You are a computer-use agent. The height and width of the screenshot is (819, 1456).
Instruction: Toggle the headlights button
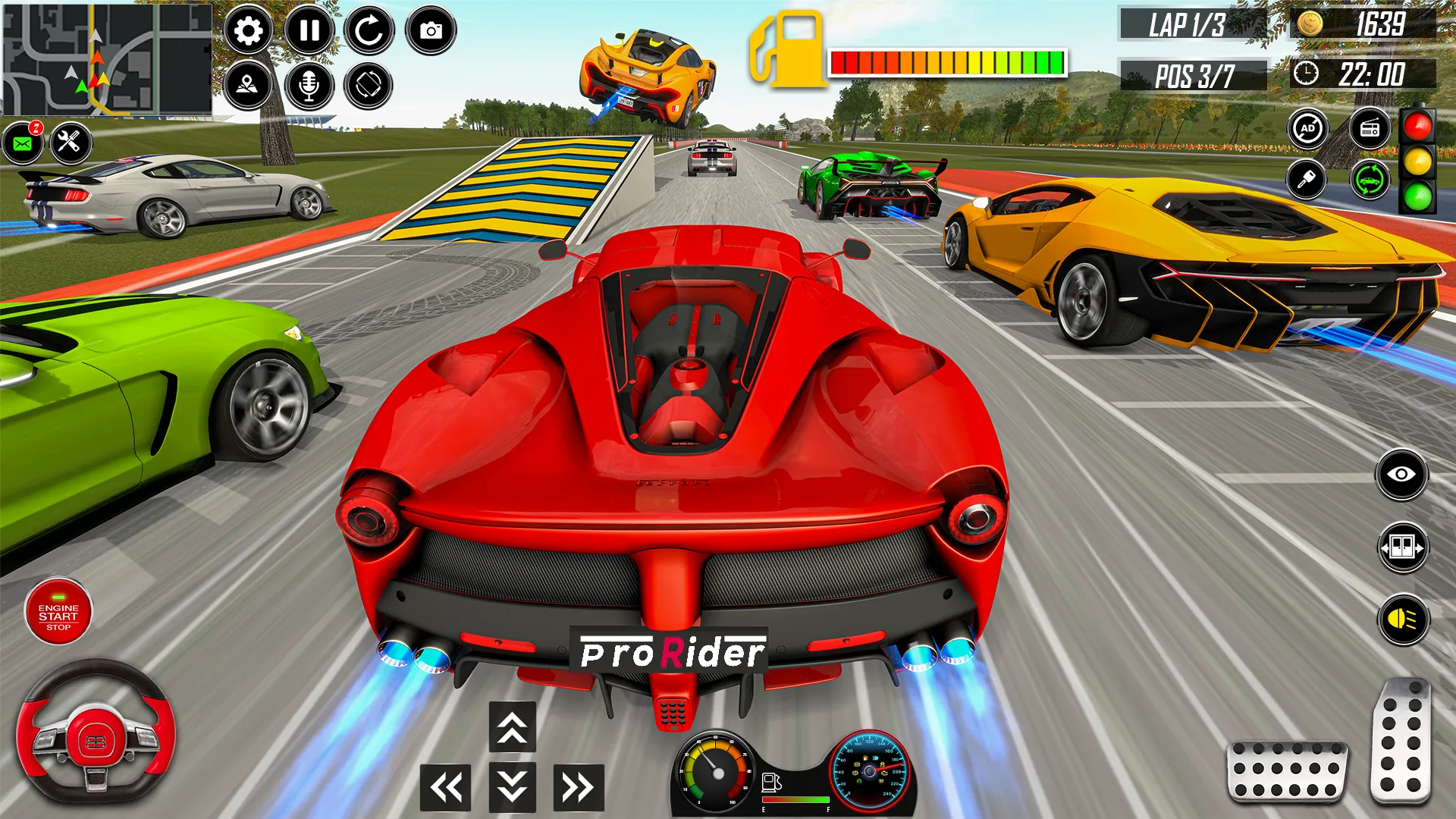point(1402,620)
